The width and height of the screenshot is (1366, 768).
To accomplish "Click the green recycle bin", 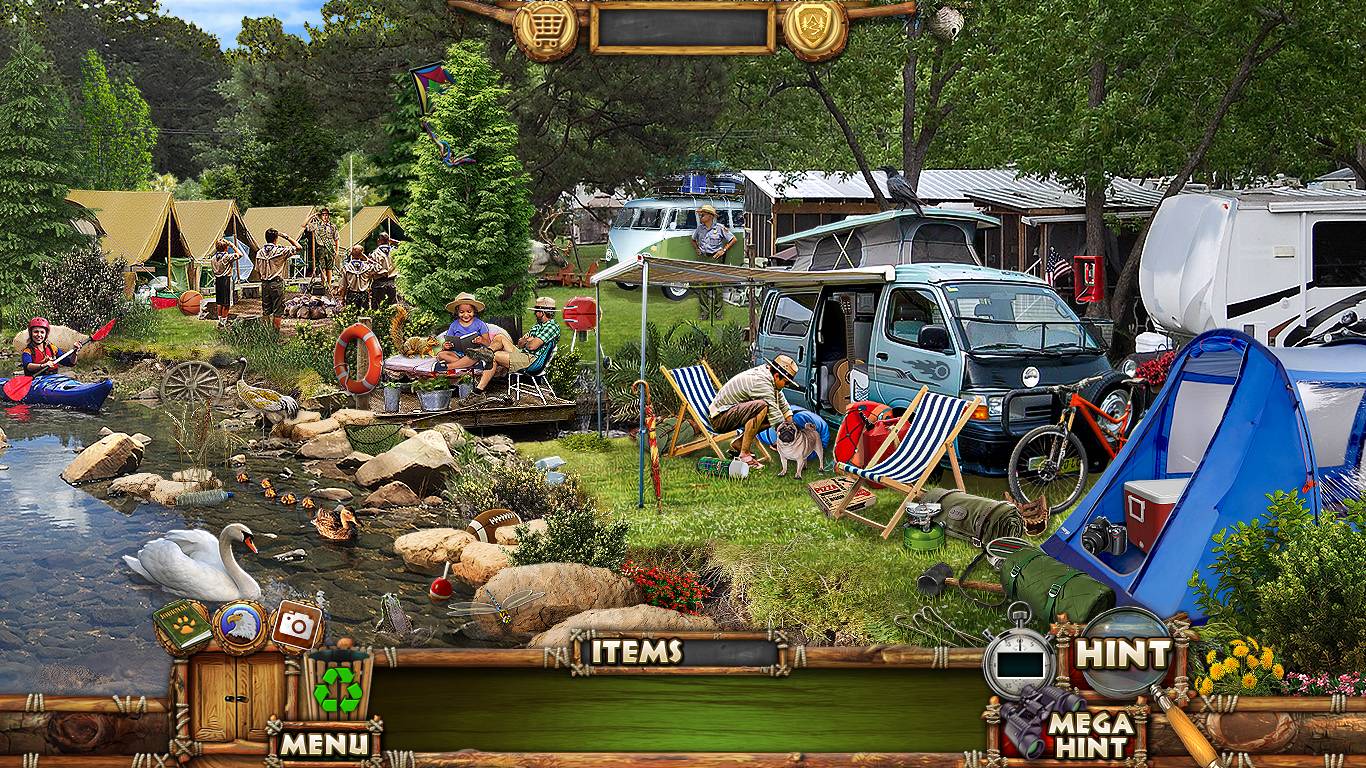I will 338,685.
